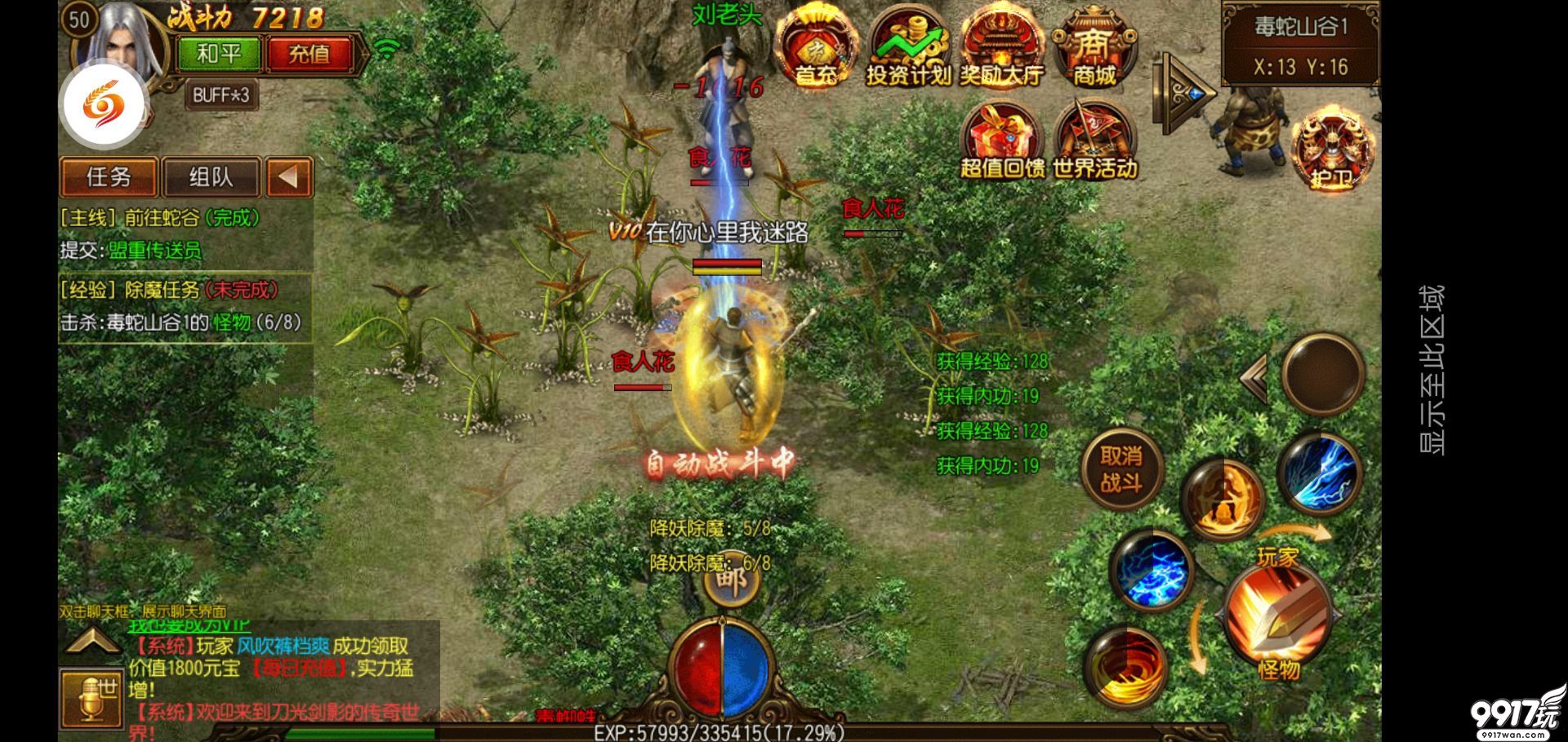1568x742 pixels.
Task: Activate the golden shield skill
Action: [1221, 500]
